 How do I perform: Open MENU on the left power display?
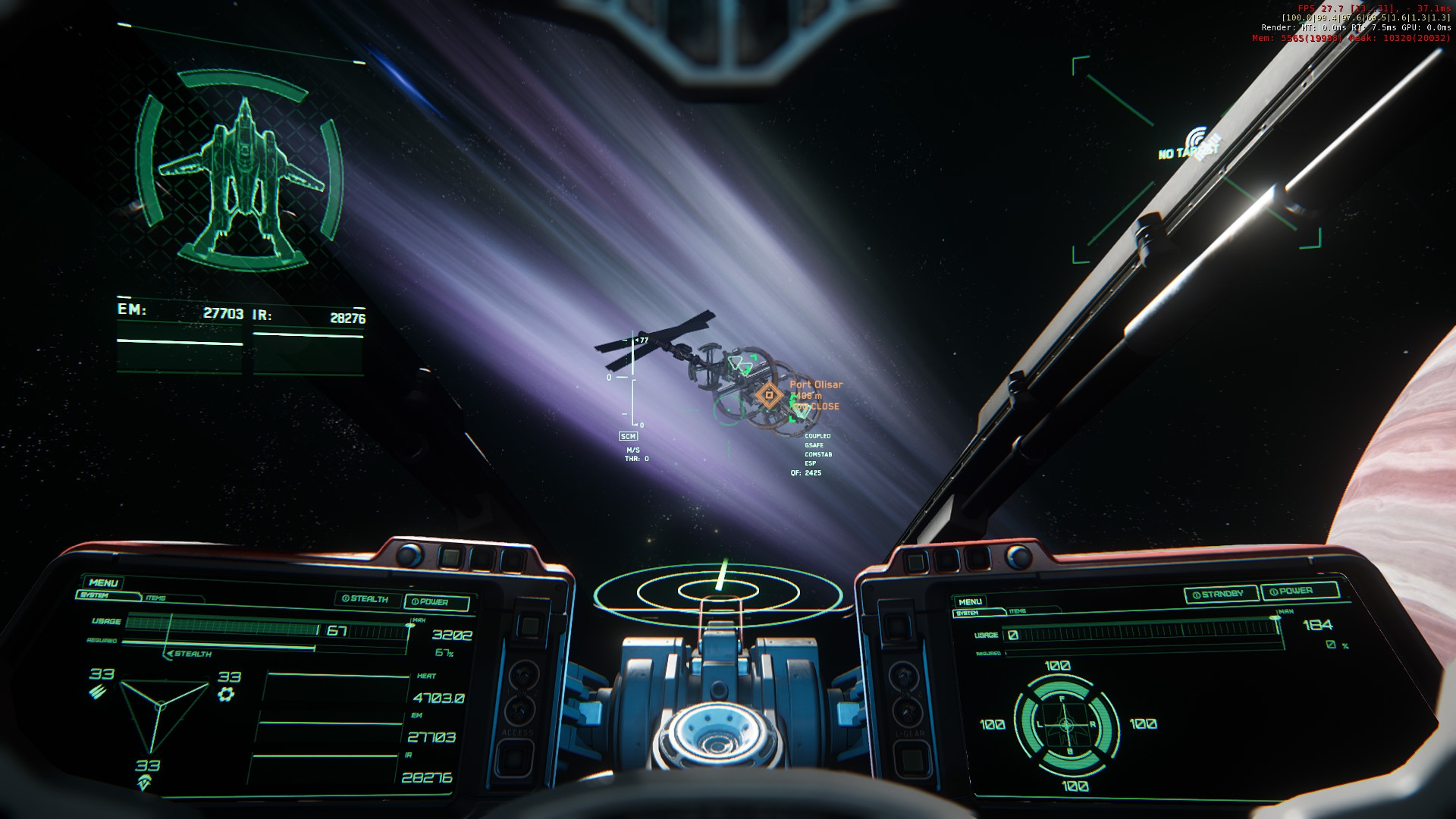[x=103, y=582]
